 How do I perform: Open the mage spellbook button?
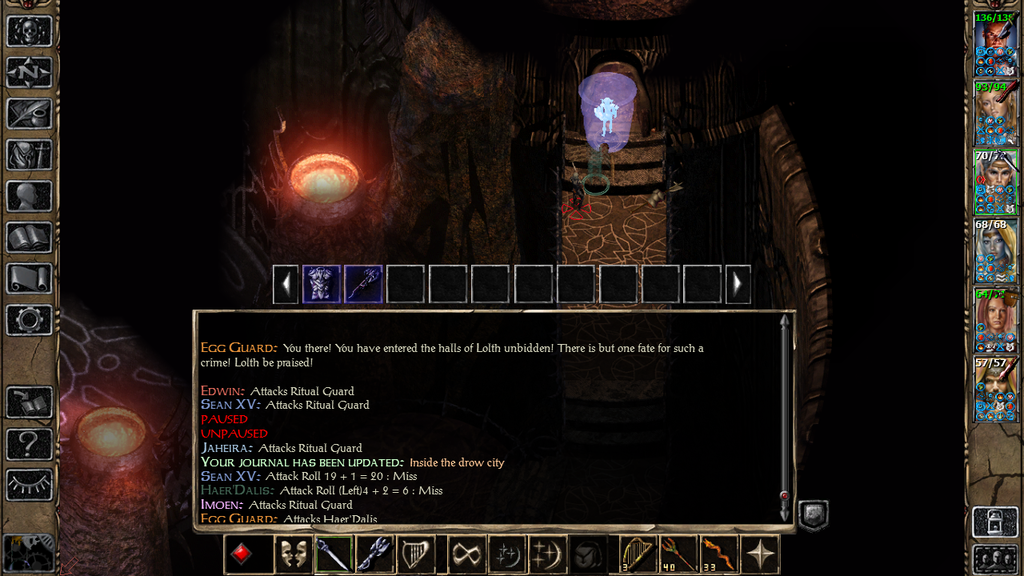click(29, 237)
